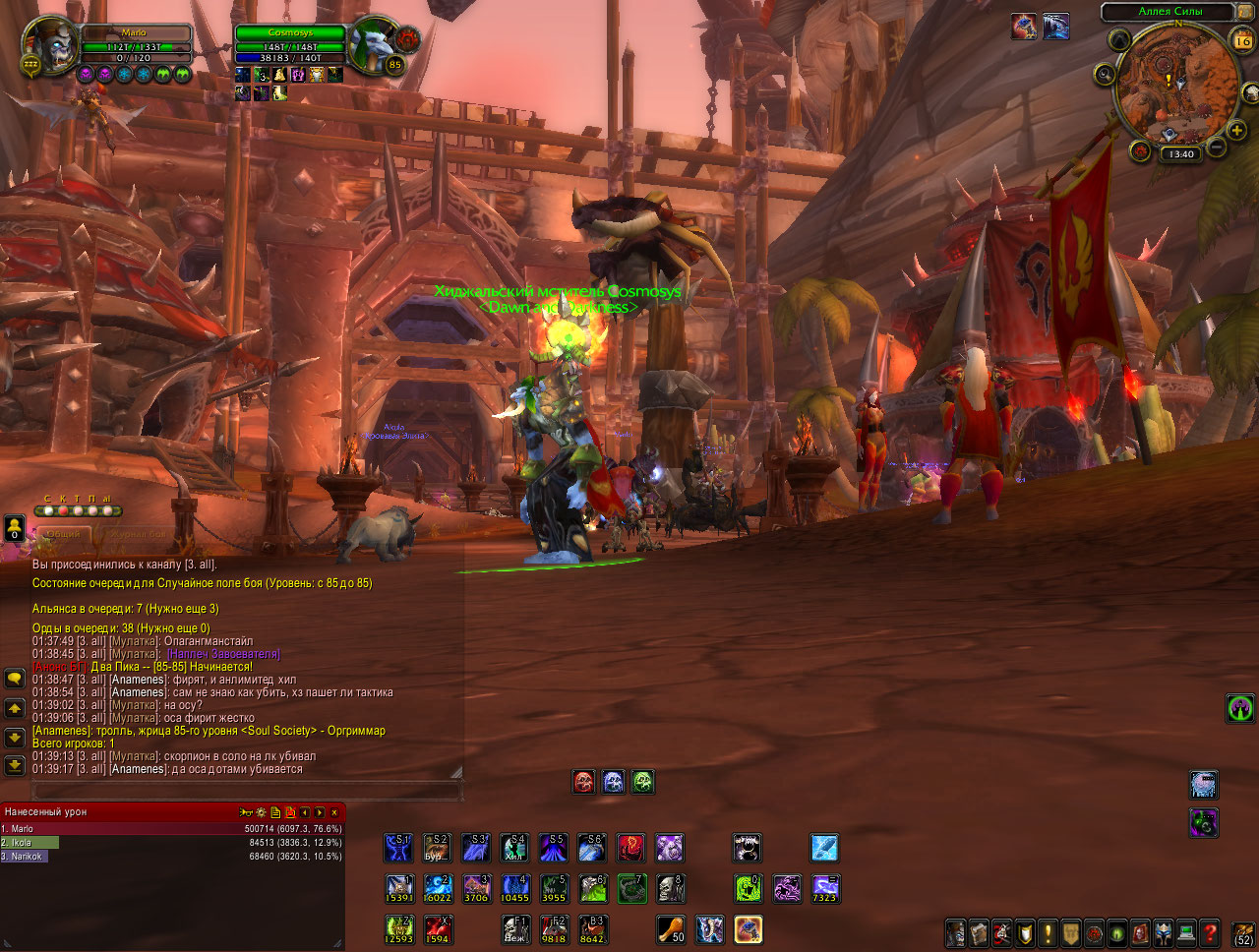Viewport: 1259px width, 952px height.
Task: Open the backpack showing 52 free slots
Action: (x=1244, y=932)
